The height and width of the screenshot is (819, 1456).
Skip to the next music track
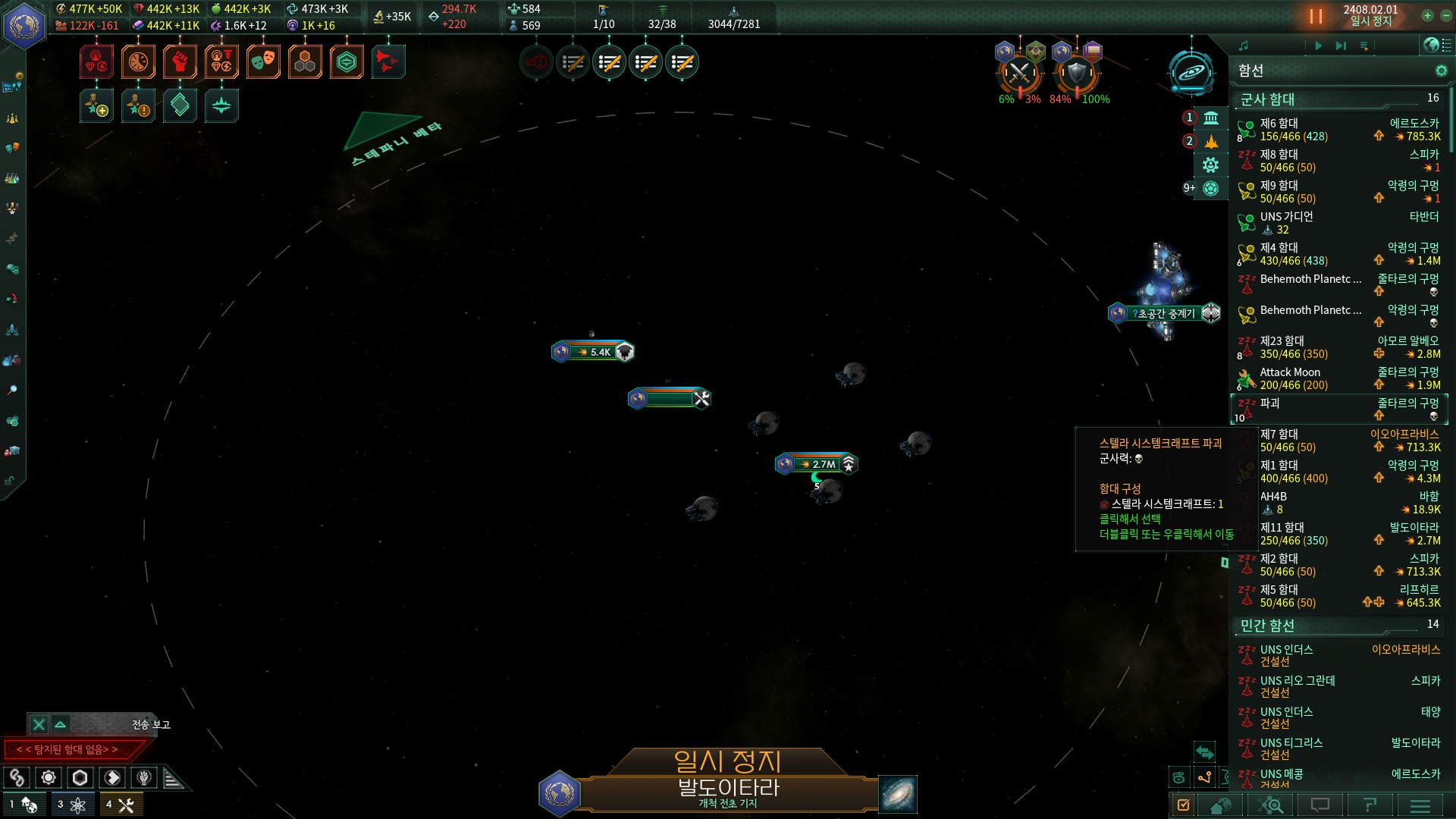(x=1341, y=46)
